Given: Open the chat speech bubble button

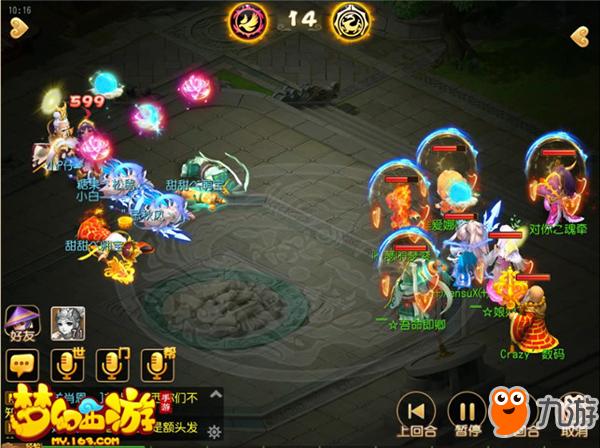Looking at the screenshot, I should (x=21, y=367).
